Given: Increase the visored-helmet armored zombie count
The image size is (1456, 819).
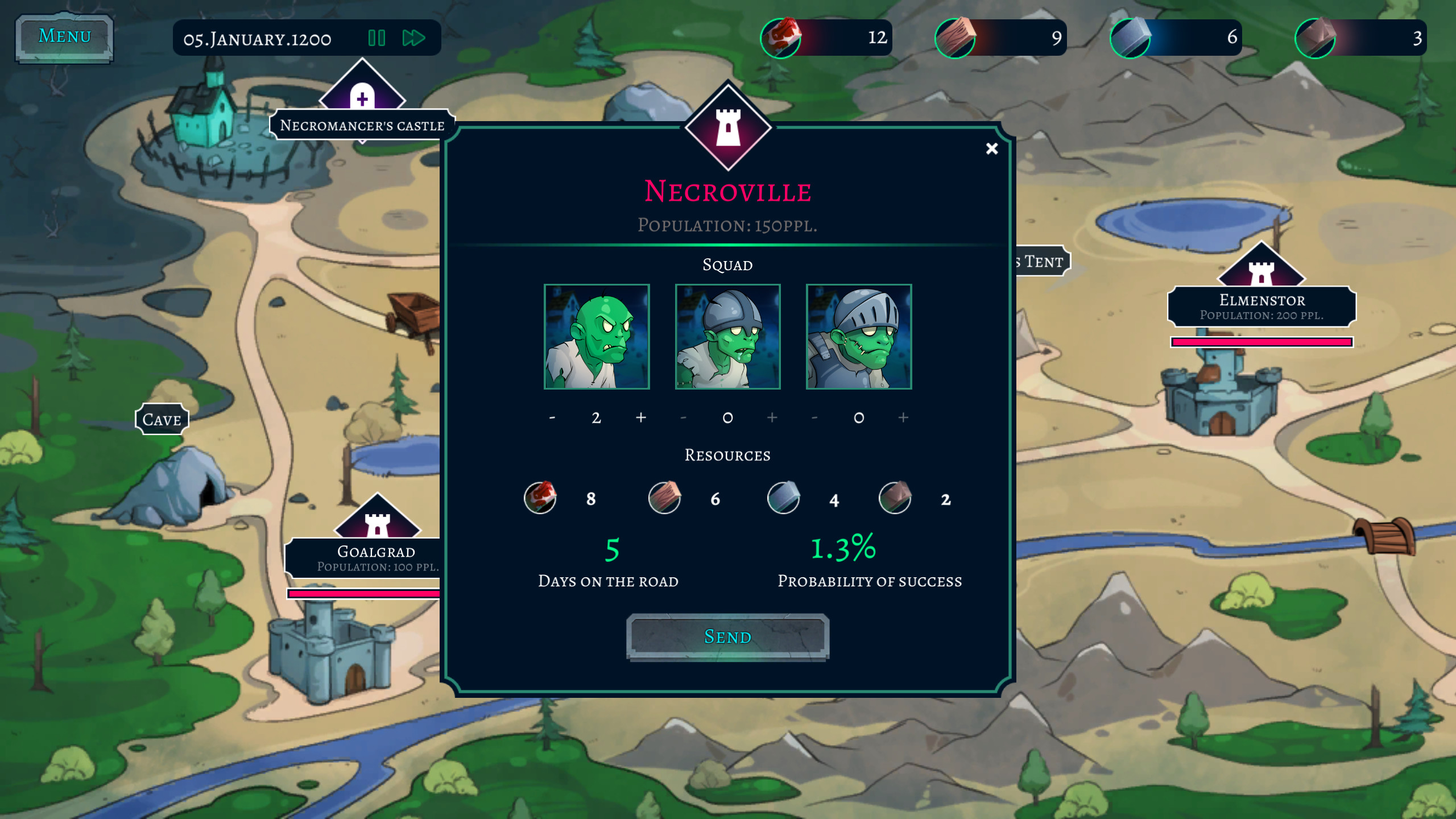Looking at the screenshot, I should 903,417.
